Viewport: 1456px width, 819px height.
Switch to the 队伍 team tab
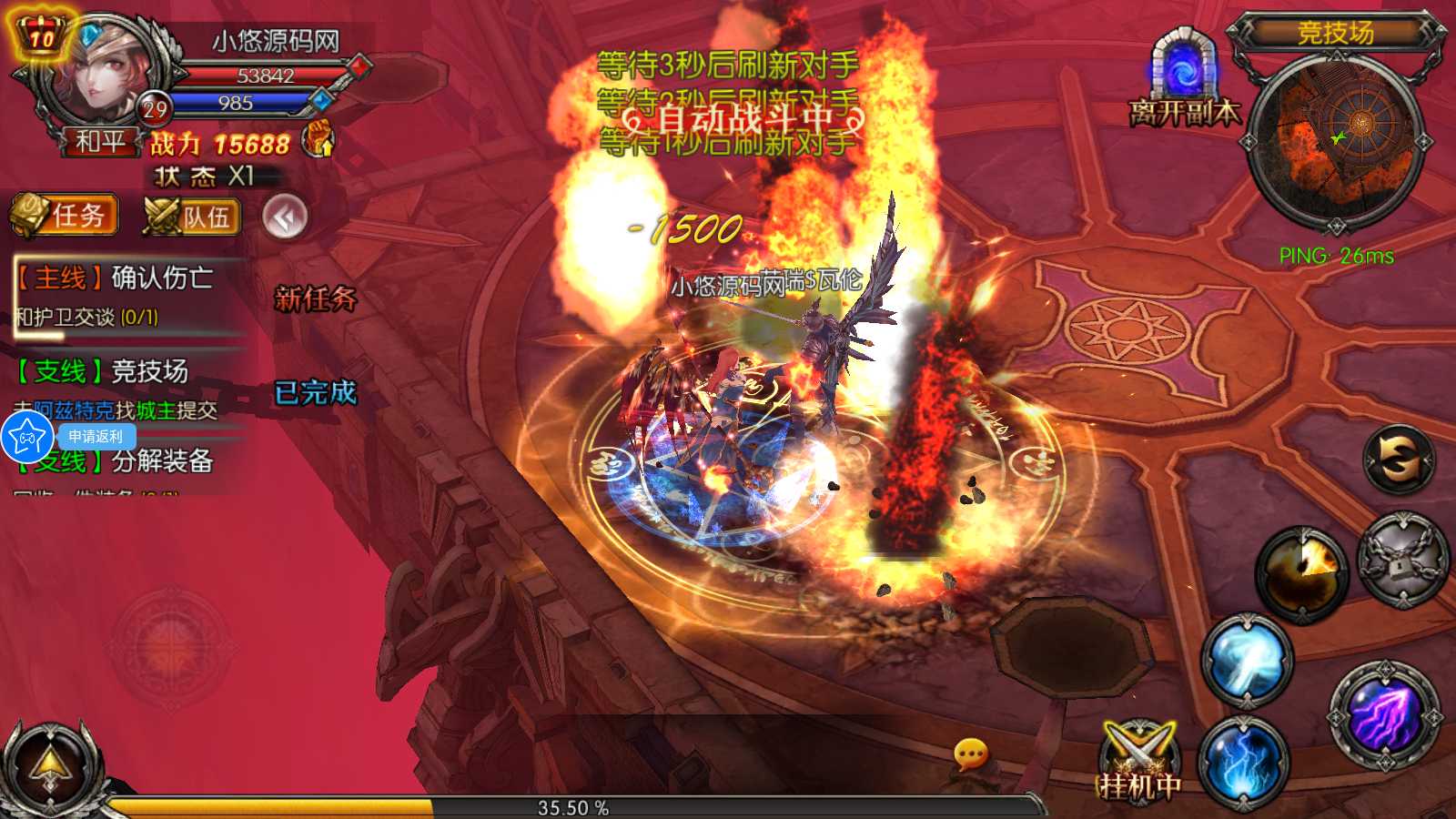[x=192, y=217]
